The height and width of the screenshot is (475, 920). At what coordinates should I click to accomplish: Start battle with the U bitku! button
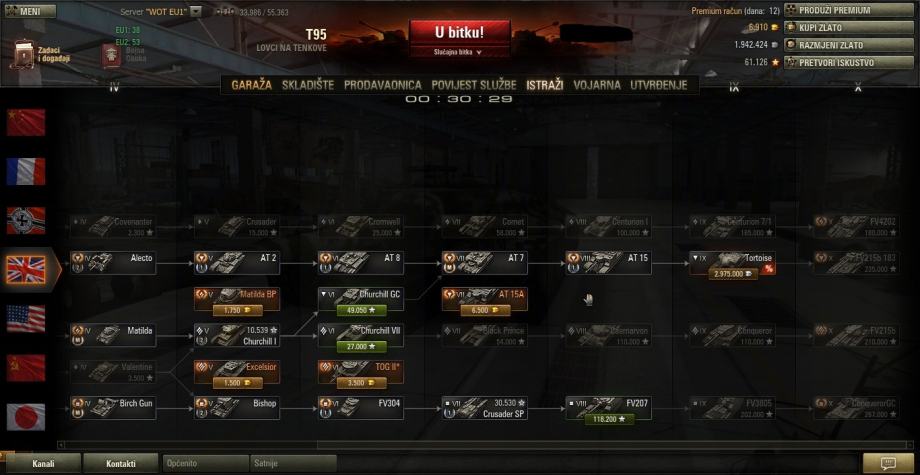(x=459, y=32)
